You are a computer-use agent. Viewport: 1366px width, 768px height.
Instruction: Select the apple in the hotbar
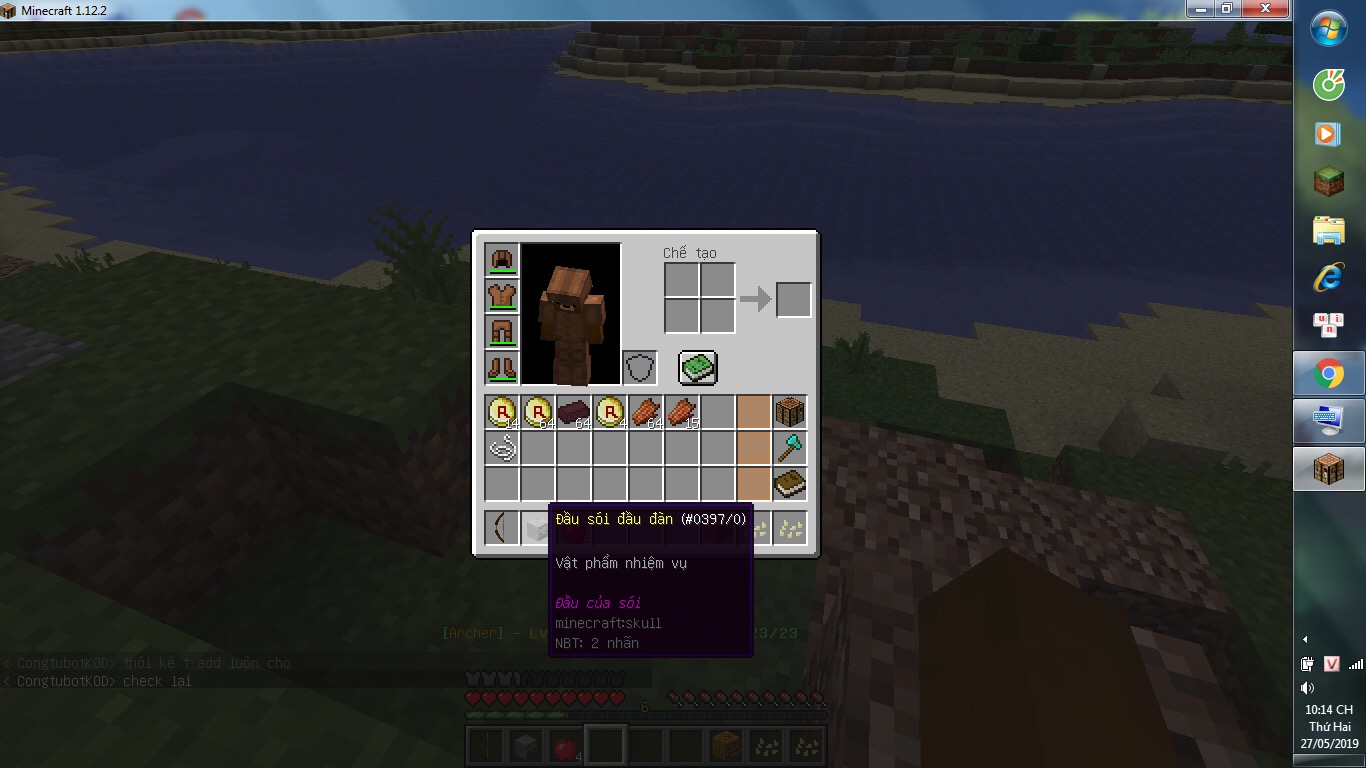[x=565, y=744]
